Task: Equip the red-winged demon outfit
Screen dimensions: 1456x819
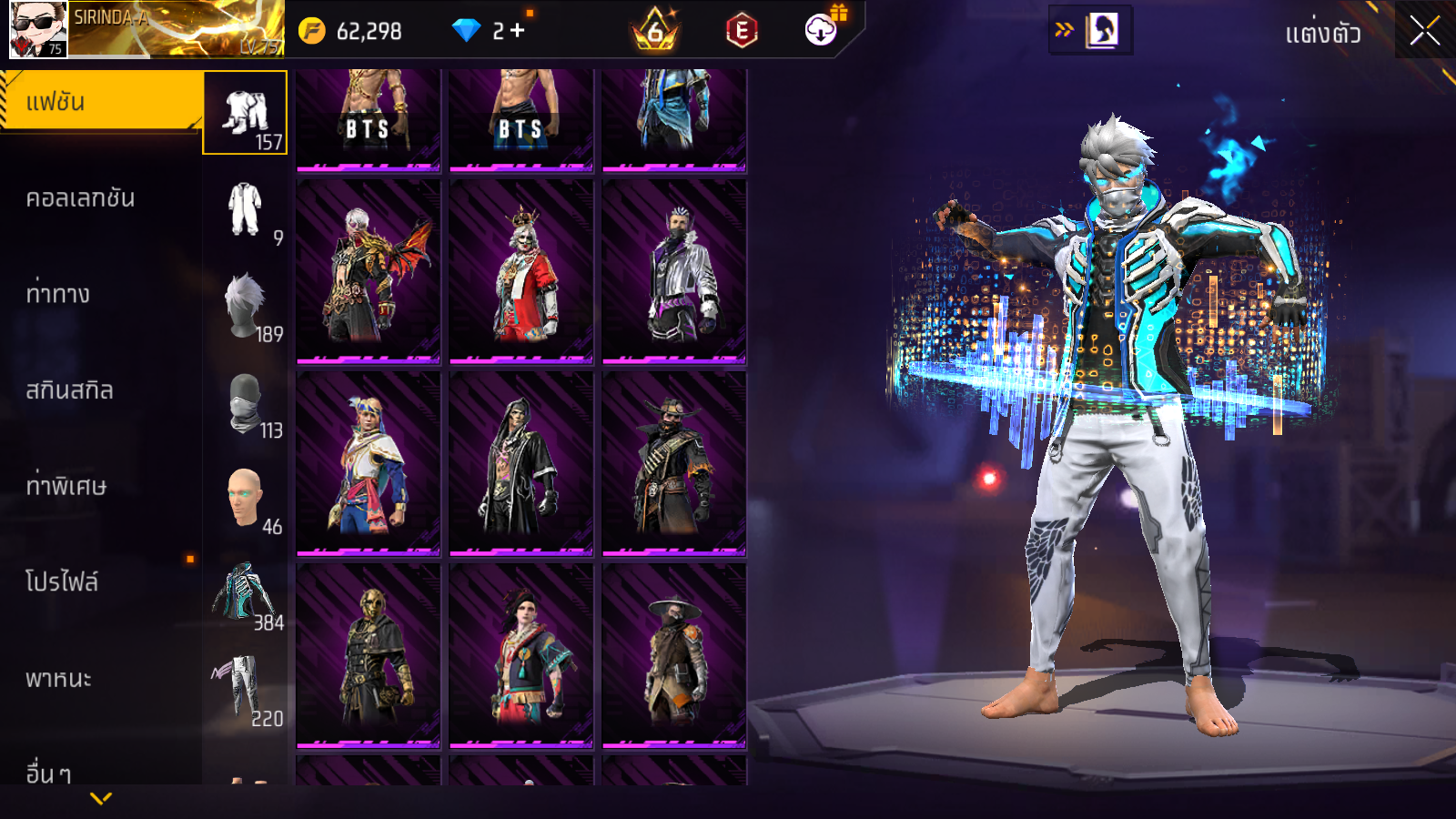Action: pyautogui.click(x=369, y=270)
